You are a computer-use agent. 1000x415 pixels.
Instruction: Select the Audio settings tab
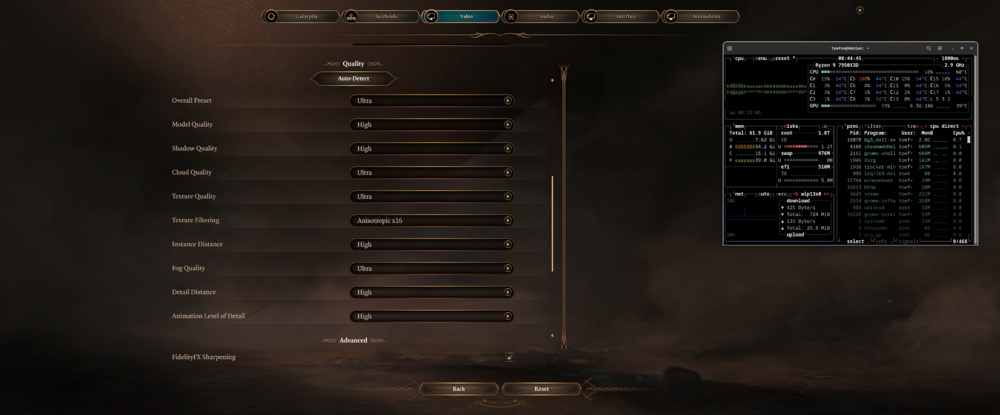[540, 17]
